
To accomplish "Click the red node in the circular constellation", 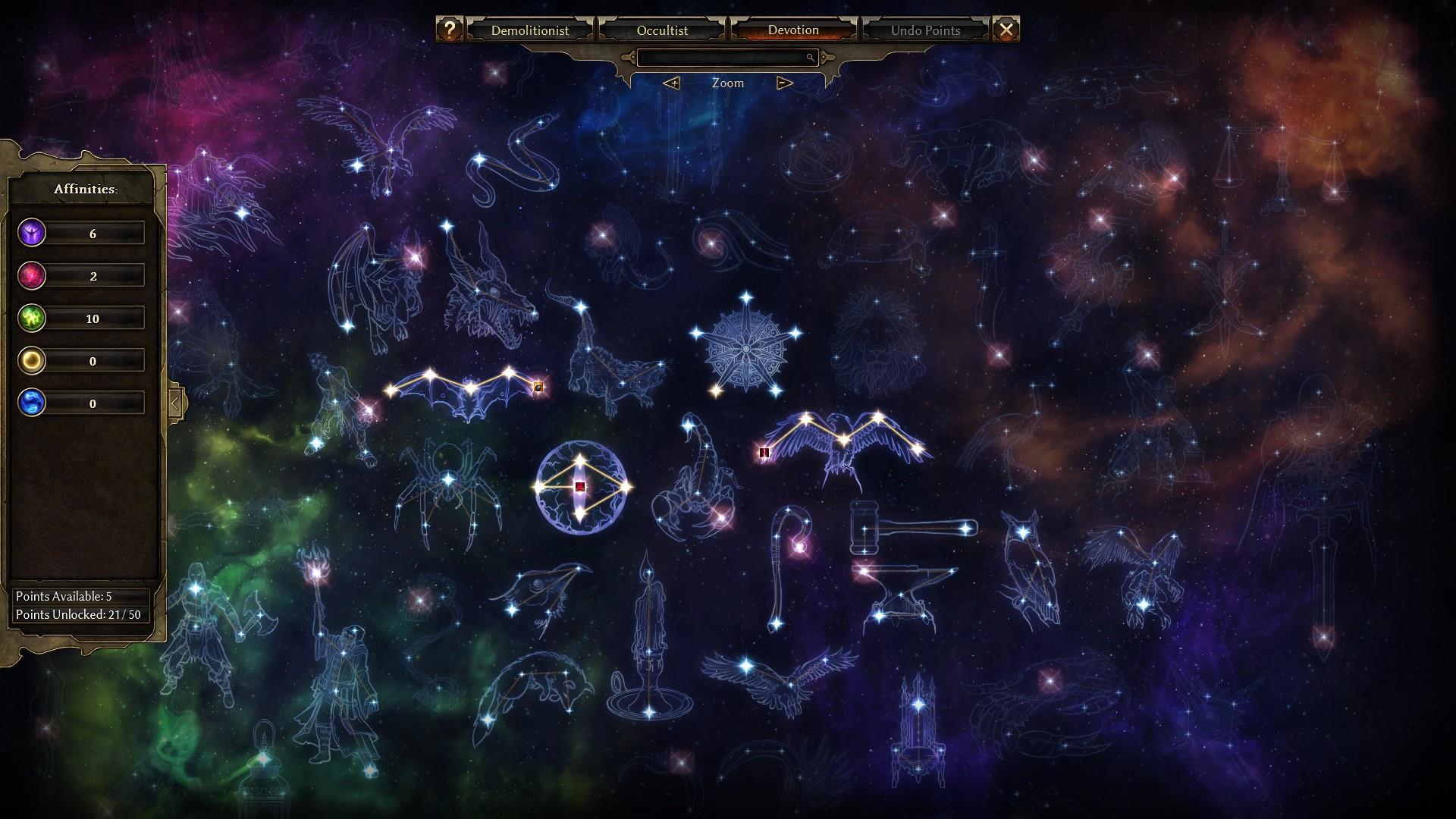I will [x=580, y=487].
